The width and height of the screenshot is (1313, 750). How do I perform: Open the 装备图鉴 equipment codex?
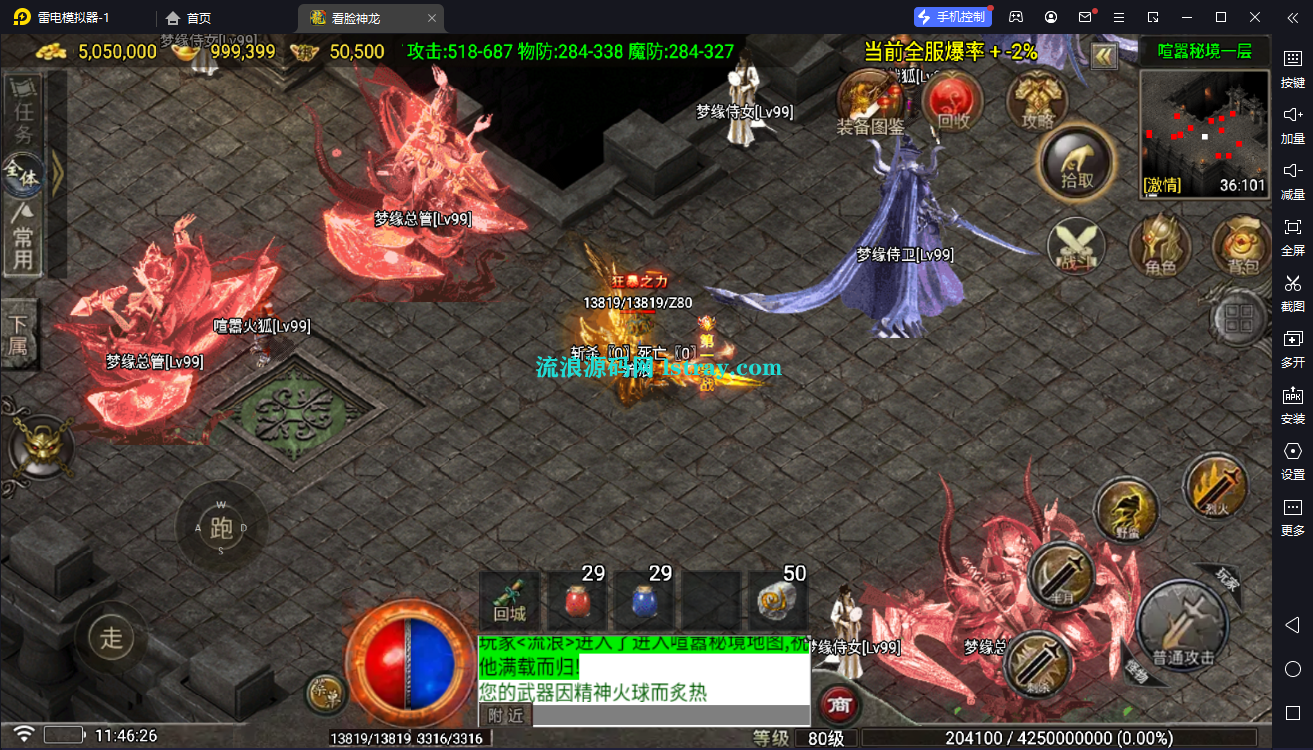pyautogui.click(x=868, y=101)
